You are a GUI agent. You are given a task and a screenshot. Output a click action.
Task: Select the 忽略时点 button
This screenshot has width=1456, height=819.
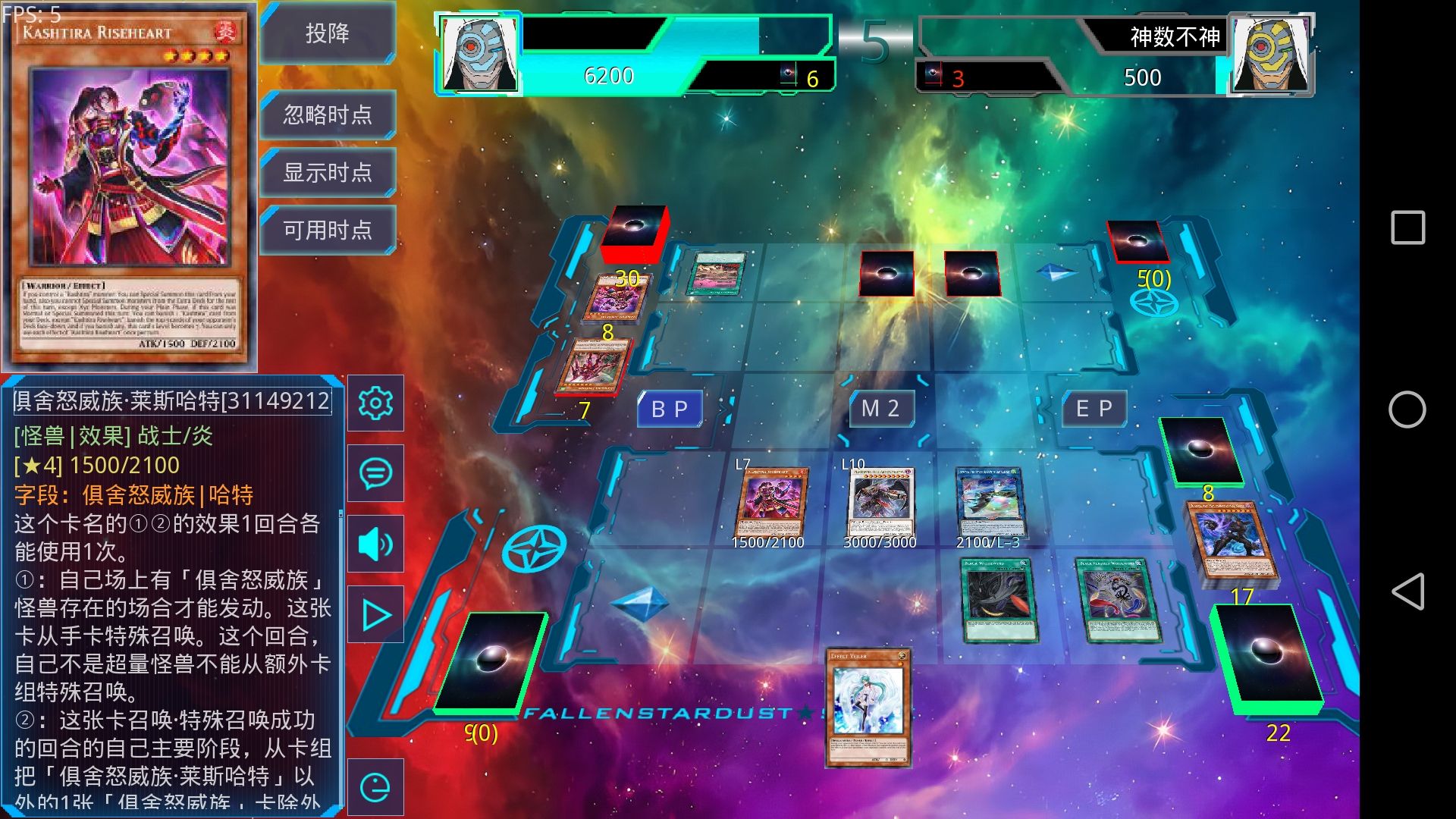coord(328,115)
